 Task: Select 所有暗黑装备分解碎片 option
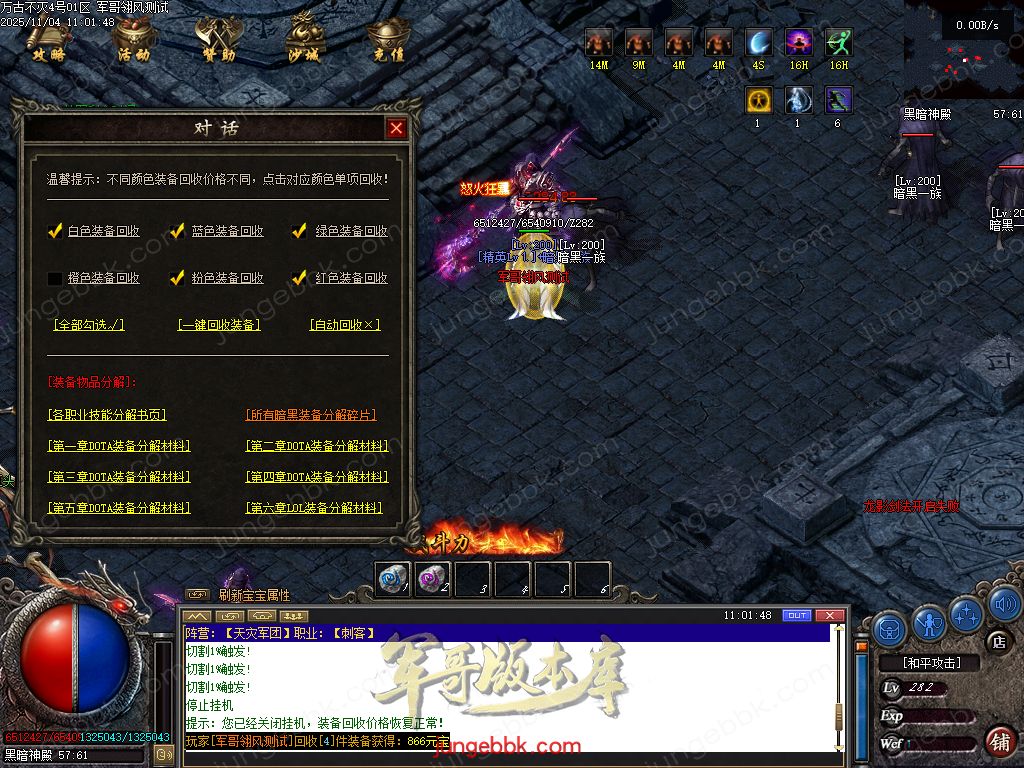click(311, 415)
